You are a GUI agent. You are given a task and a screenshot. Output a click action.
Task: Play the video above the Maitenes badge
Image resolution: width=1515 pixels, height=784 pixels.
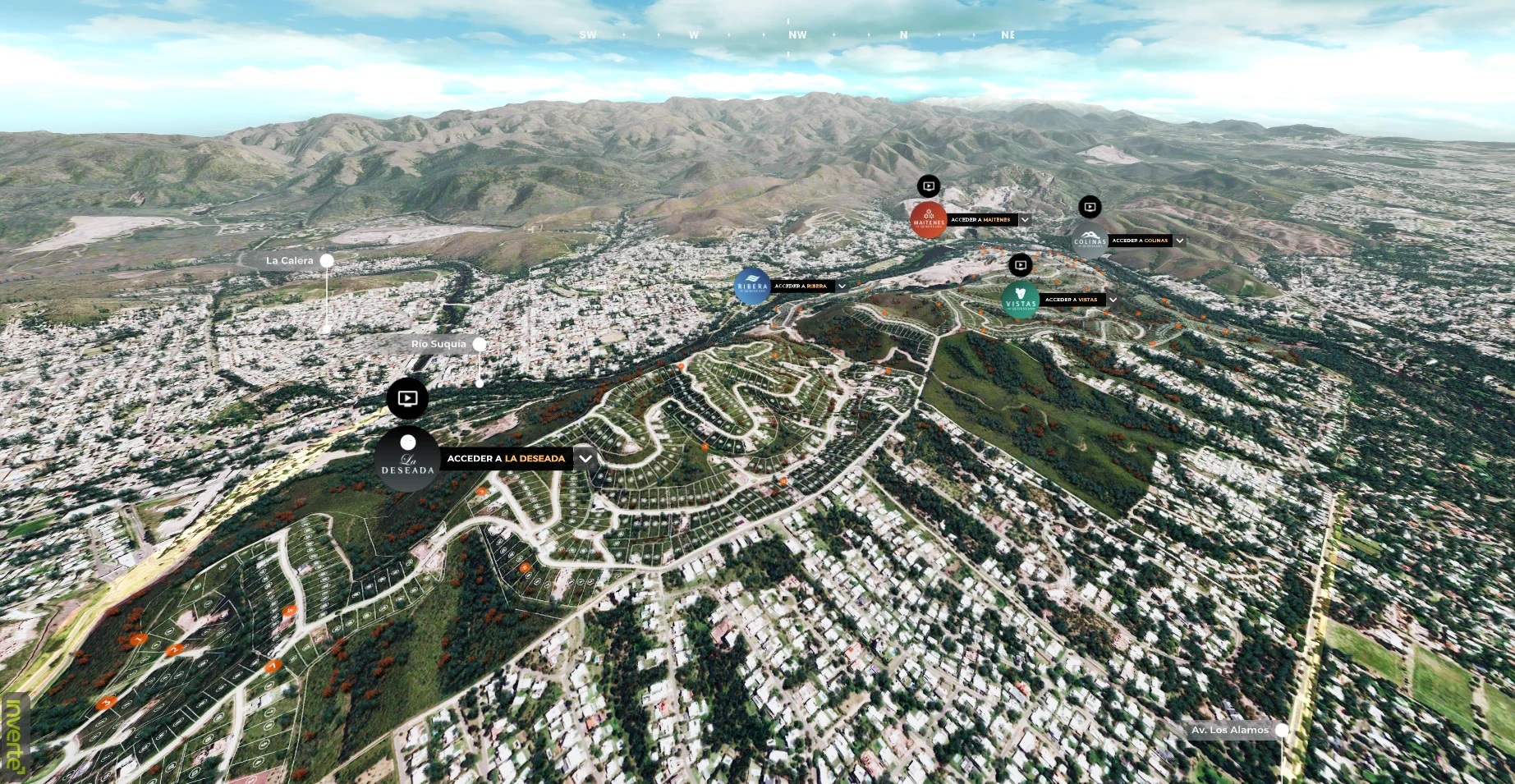[929, 186]
